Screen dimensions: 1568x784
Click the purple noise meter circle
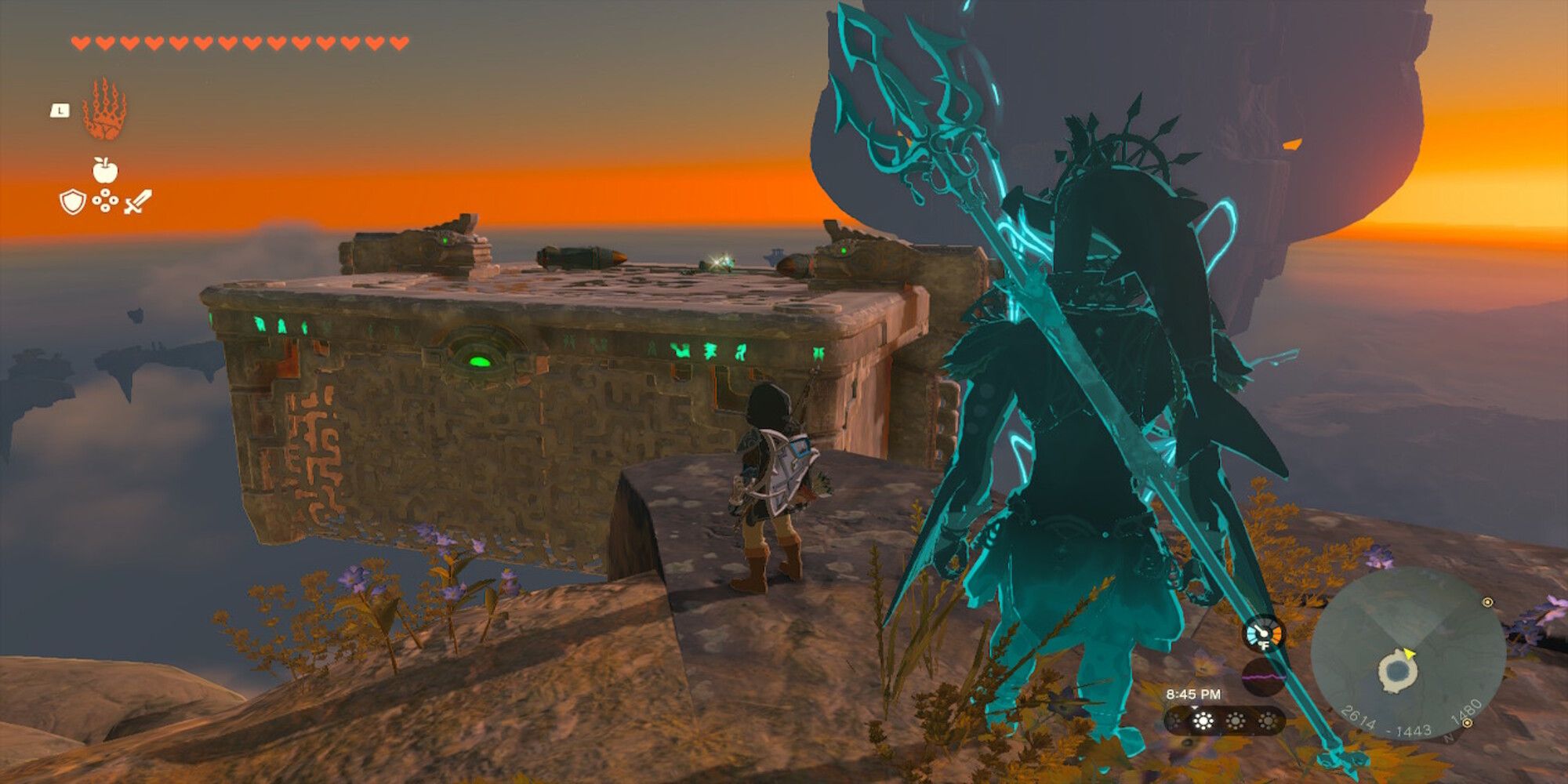pyautogui.click(x=1263, y=676)
